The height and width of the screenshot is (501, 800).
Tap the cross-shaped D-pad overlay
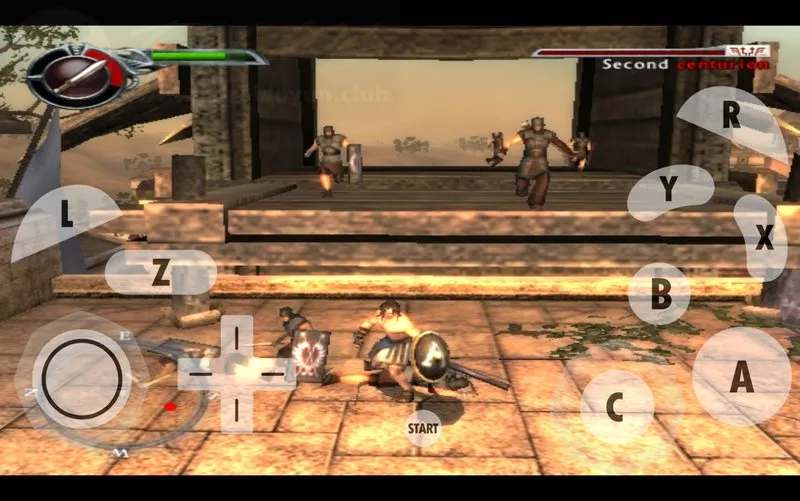[236, 370]
